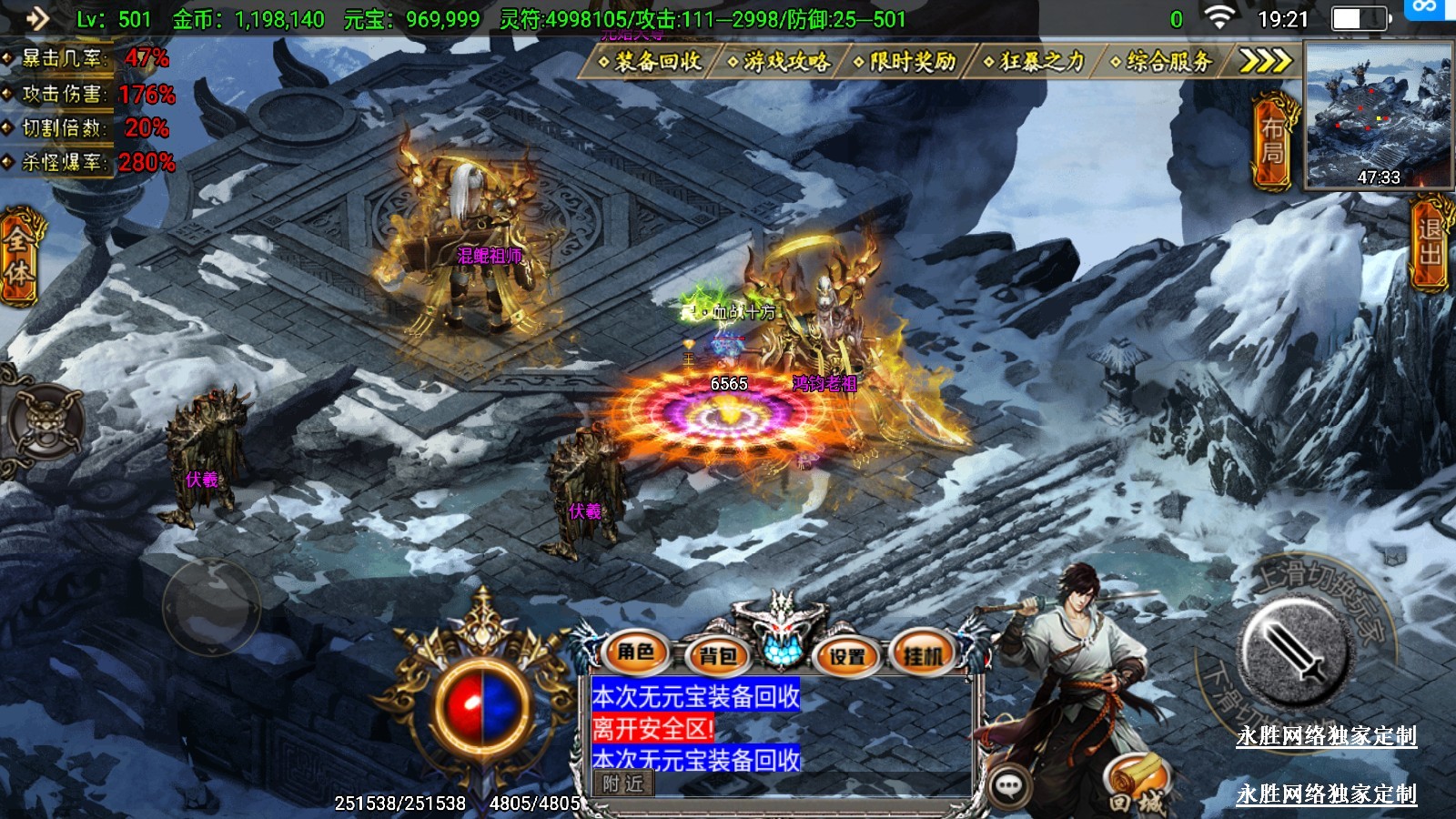Switch to the 附近 nearby chat channel
This screenshot has width=1456, height=819.
click(622, 784)
